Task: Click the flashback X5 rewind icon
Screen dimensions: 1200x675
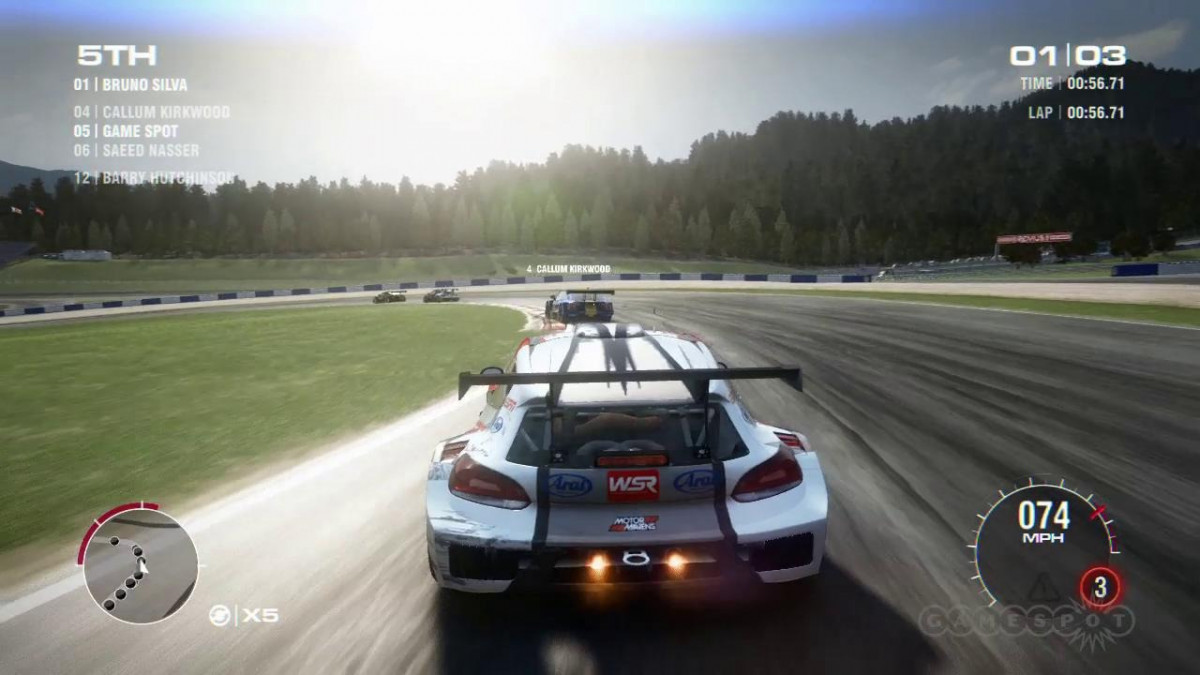Action: [x=219, y=615]
